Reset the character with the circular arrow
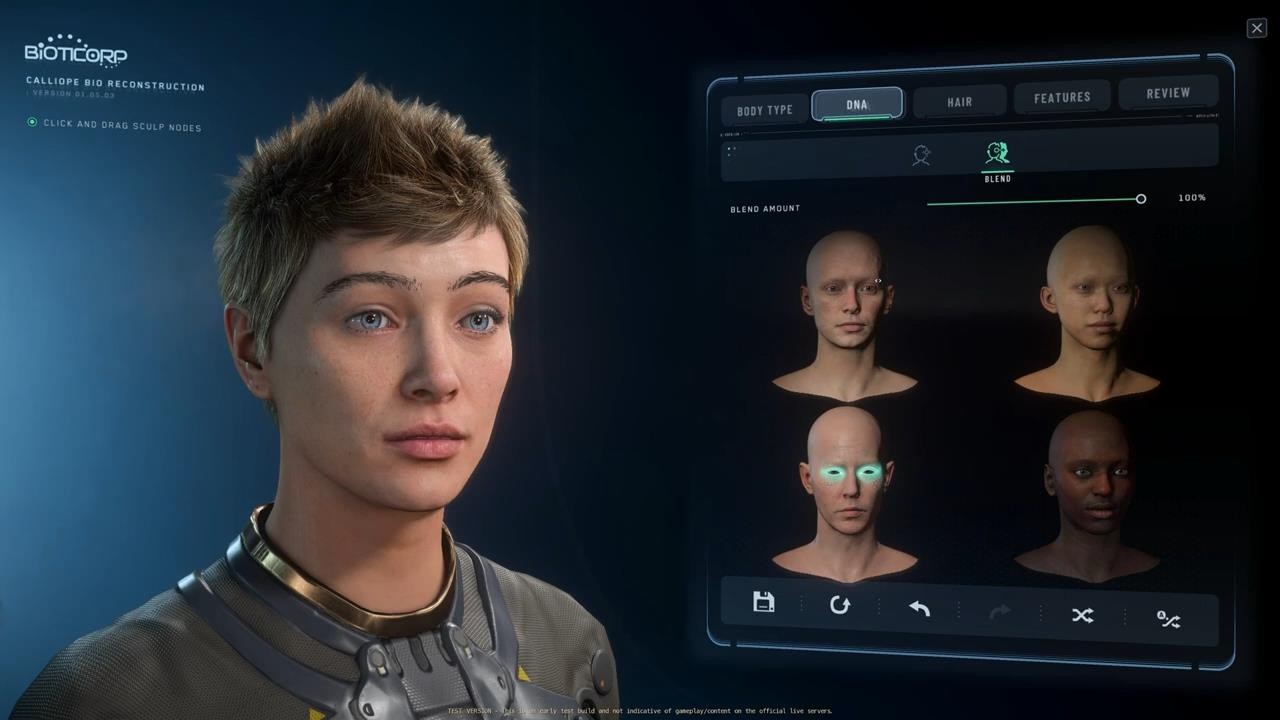 point(840,605)
